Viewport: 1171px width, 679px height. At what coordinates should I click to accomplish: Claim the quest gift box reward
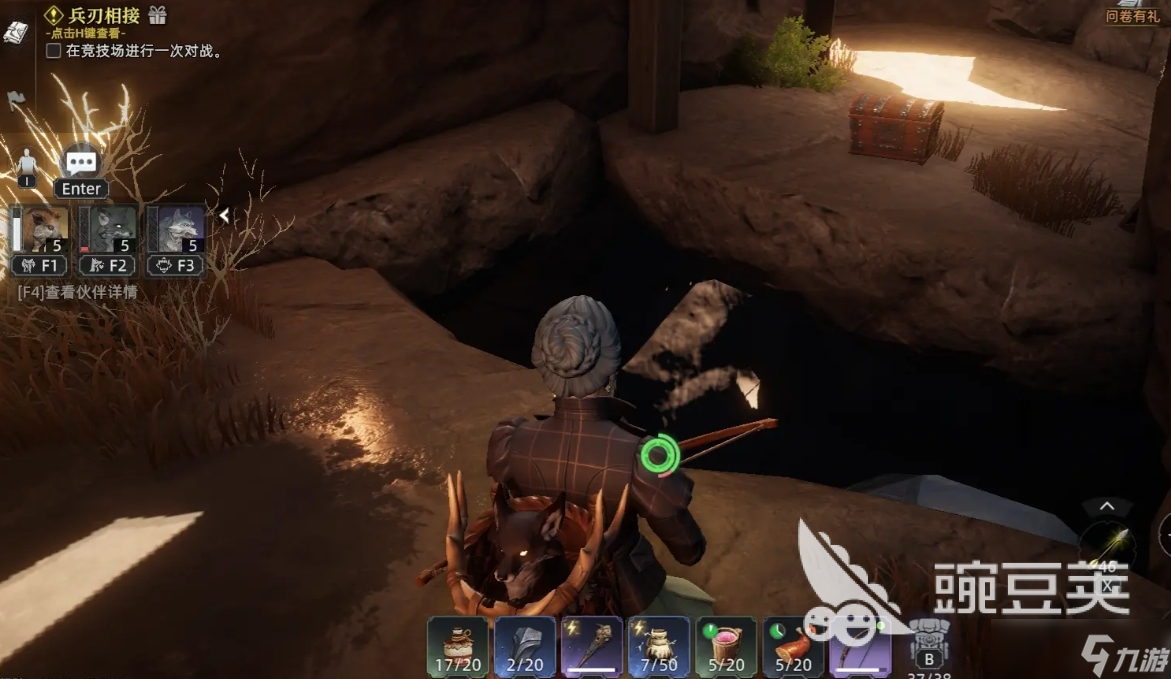157,15
